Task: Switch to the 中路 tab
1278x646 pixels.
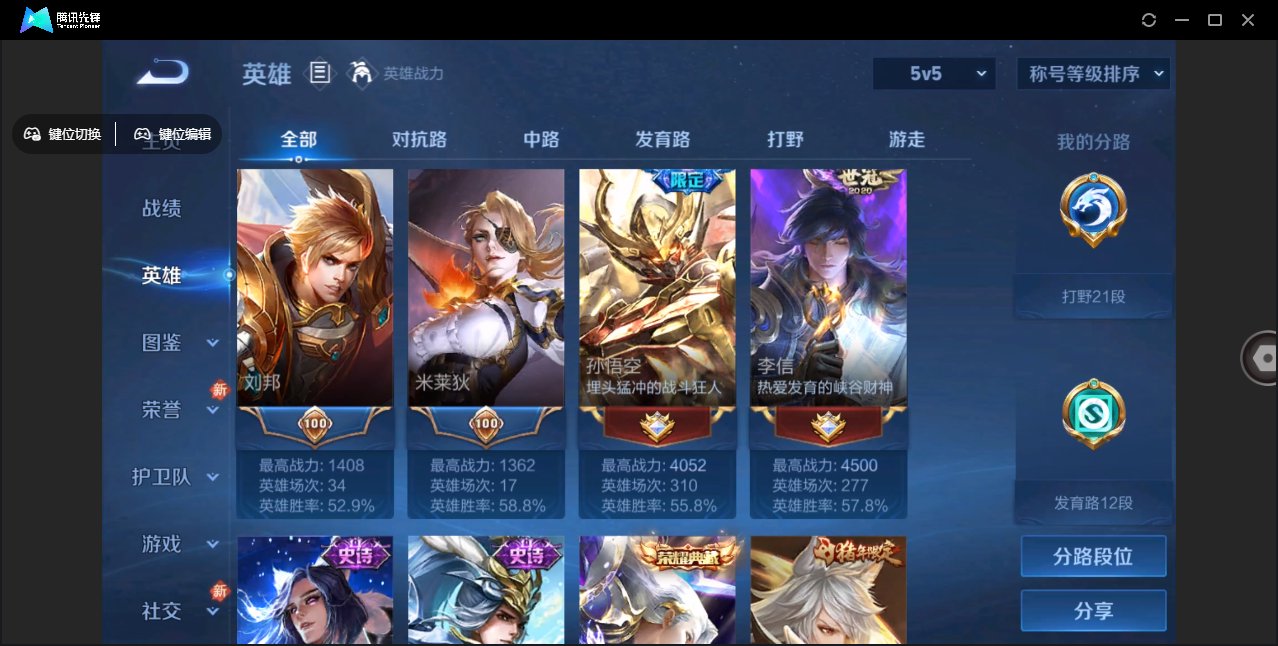Action: (x=541, y=140)
